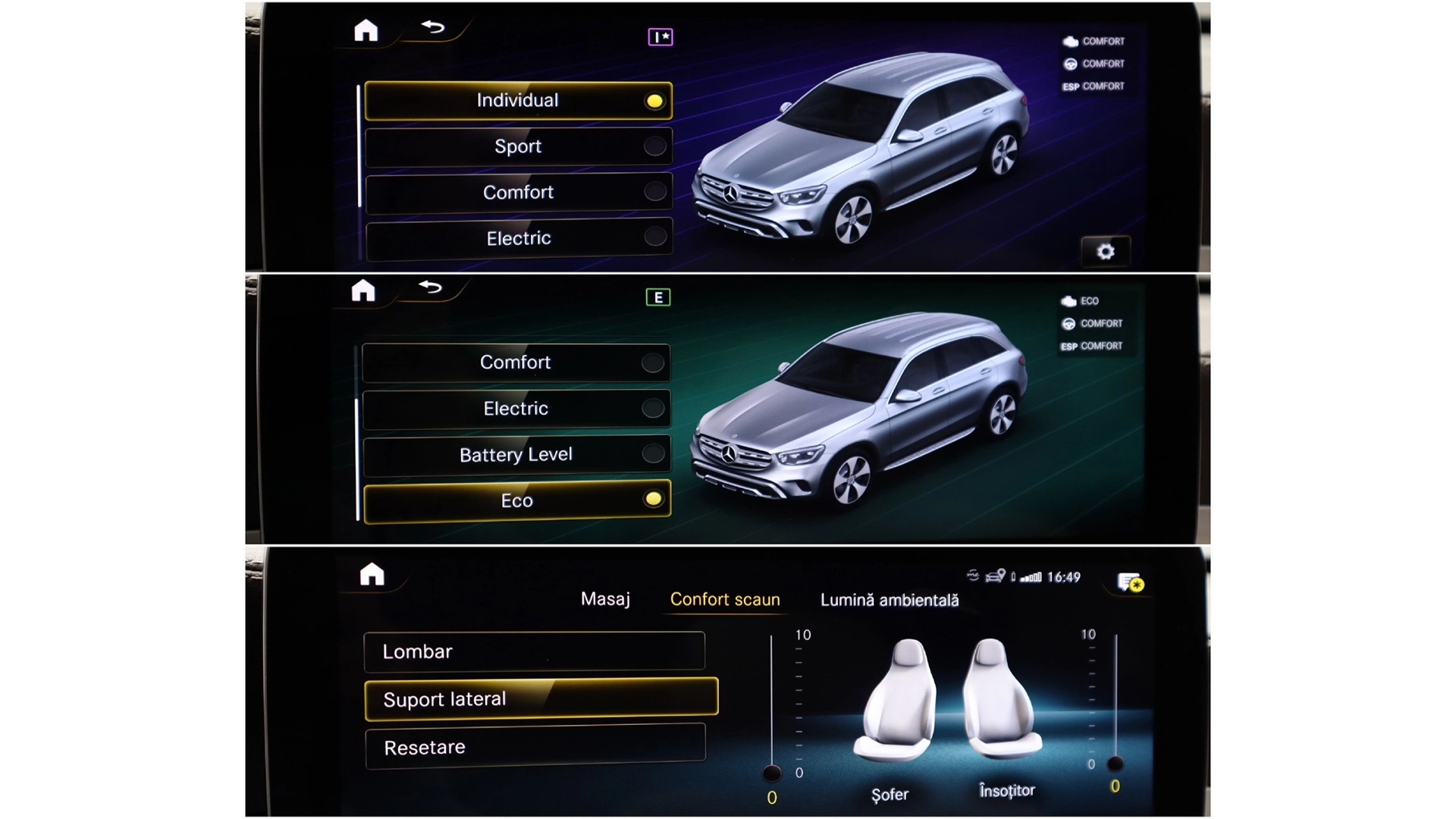1456x819 pixels.
Task: Choose the Sport drive mode
Action: pyautogui.click(x=518, y=146)
